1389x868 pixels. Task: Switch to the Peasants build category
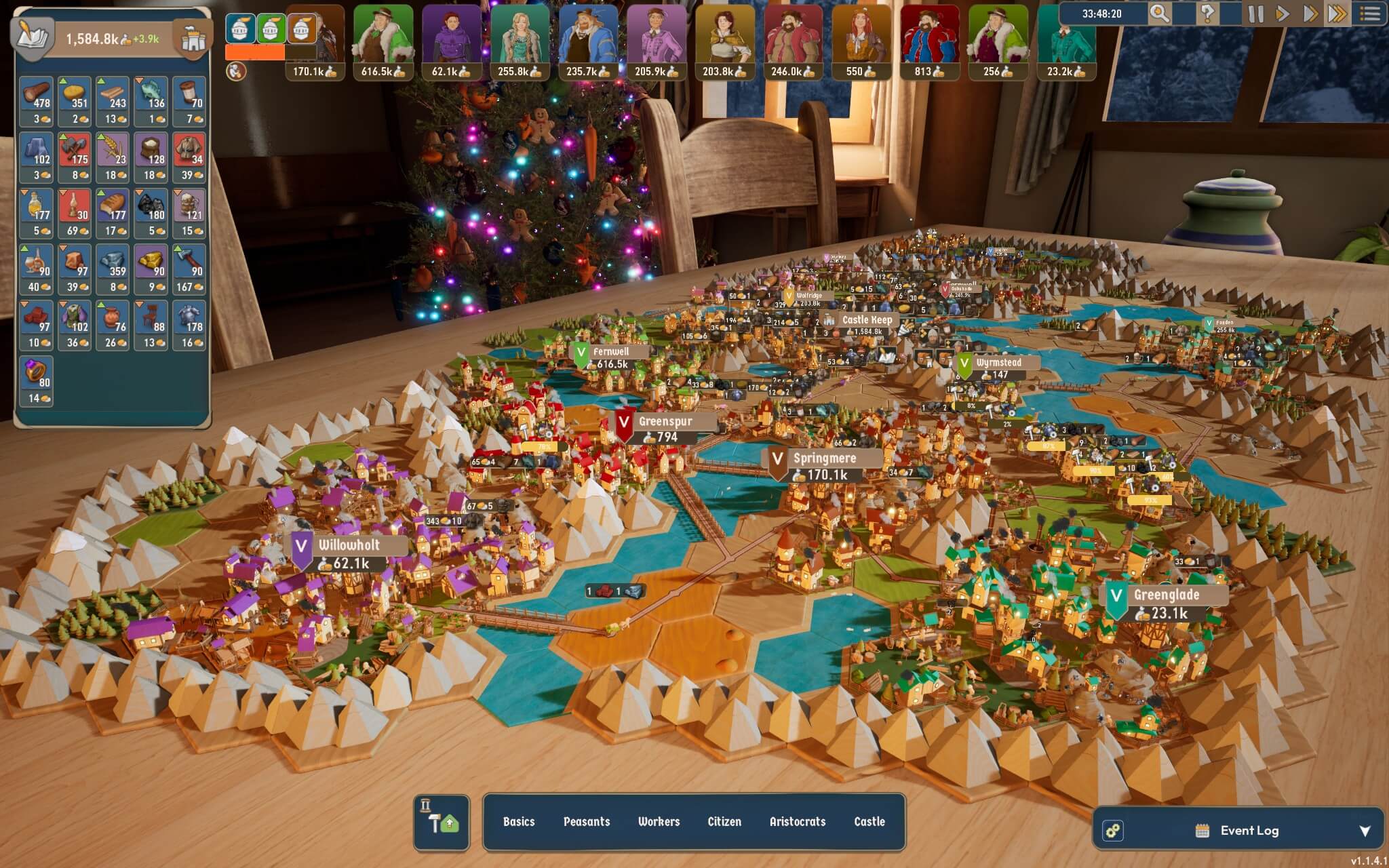(587, 821)
